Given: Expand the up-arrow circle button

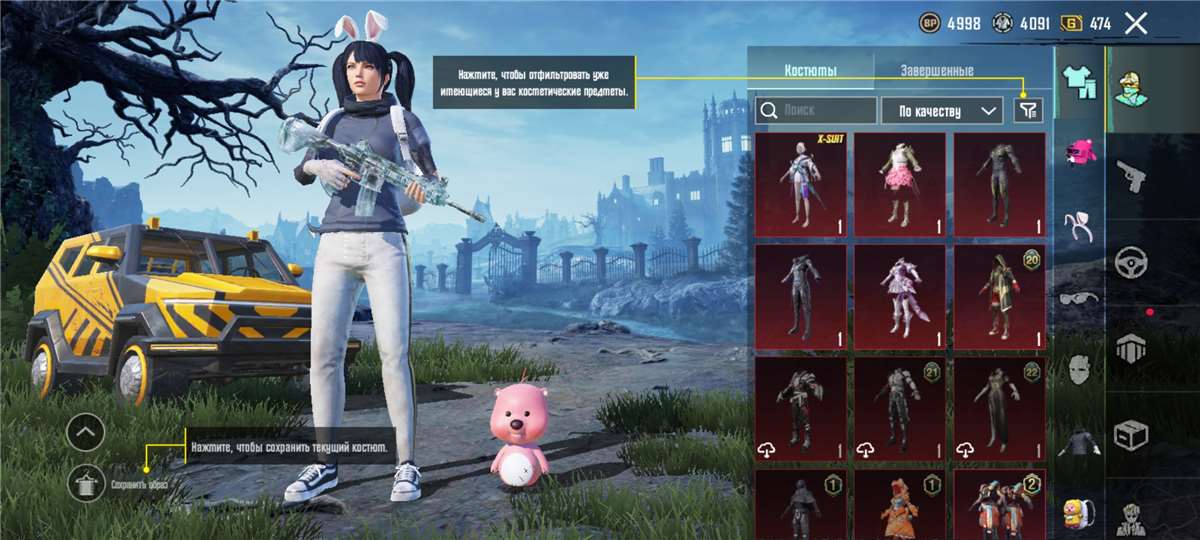Looking at the screenshot, I should pyautogui.click(x=86, y=432).
